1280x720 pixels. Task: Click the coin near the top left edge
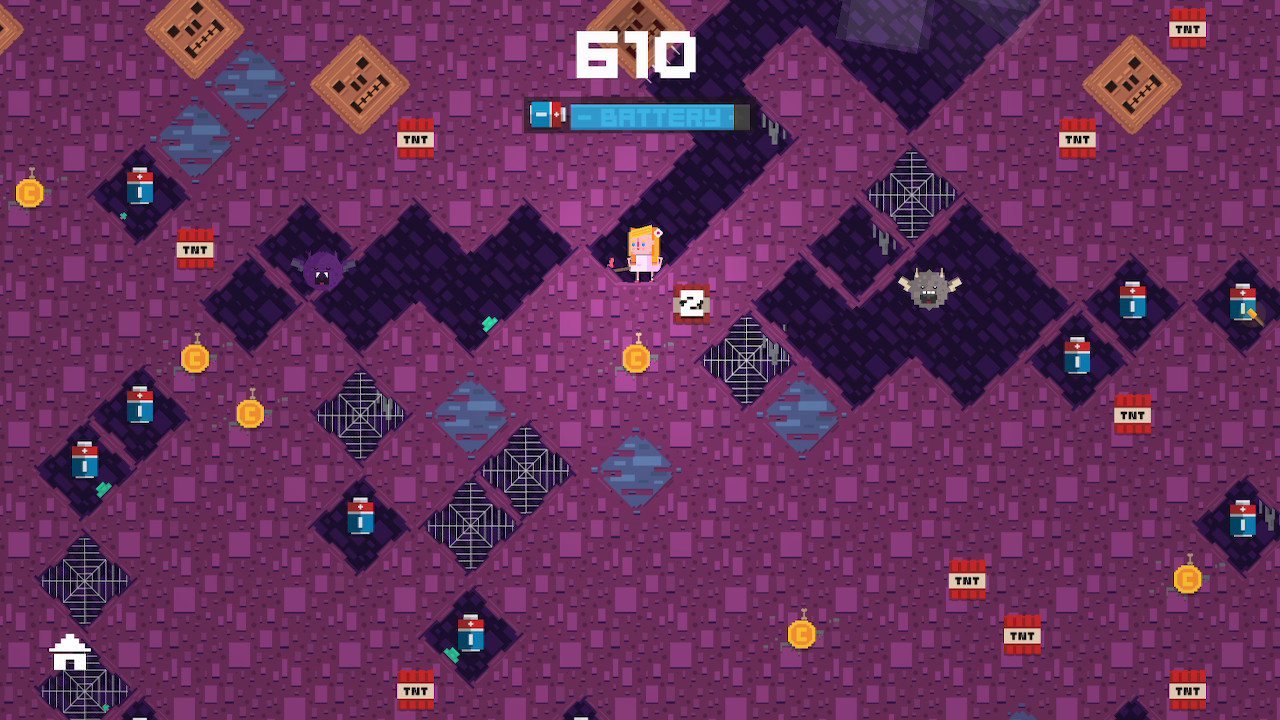click(28, 193)
